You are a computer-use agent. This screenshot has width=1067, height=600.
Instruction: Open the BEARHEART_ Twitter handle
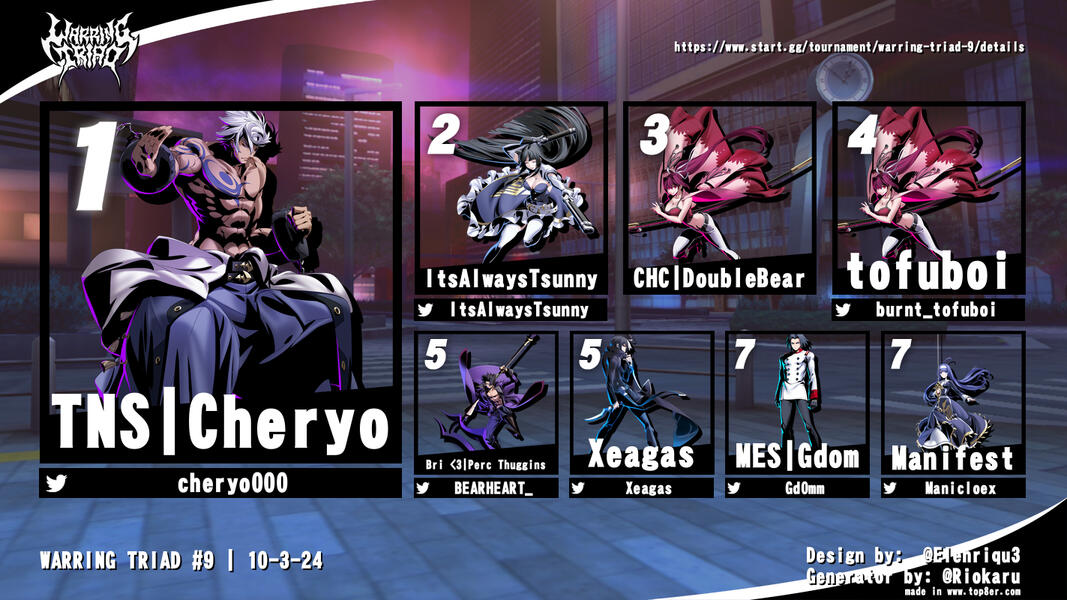click(x=486, y=488)
